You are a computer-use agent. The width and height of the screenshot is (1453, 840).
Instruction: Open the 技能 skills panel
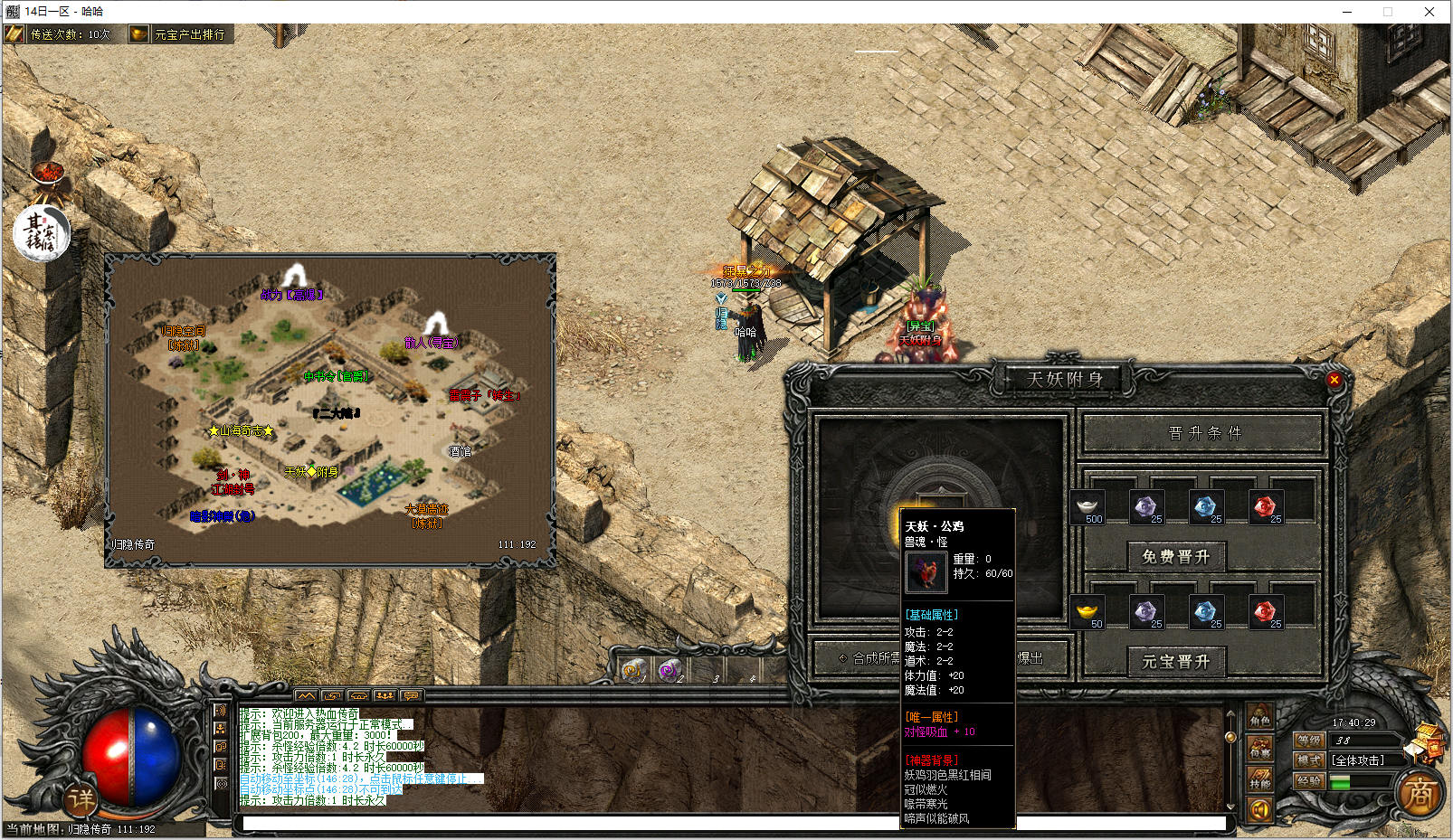[1259, 779]
